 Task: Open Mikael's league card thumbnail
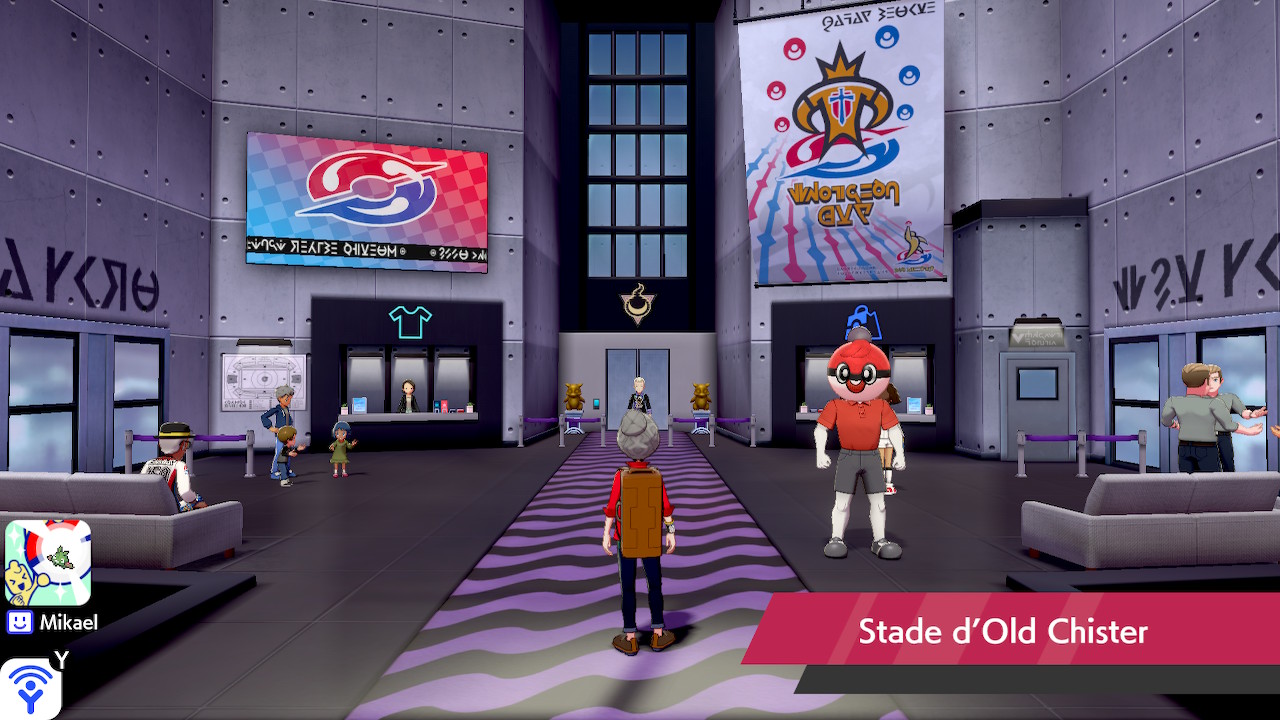[x=48, y=562]
